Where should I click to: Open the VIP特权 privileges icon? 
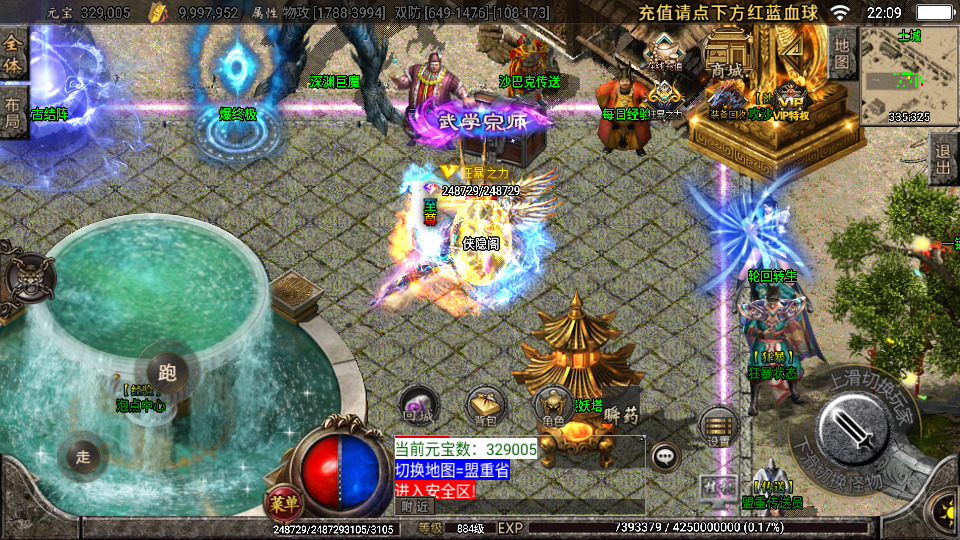(790, 102)
